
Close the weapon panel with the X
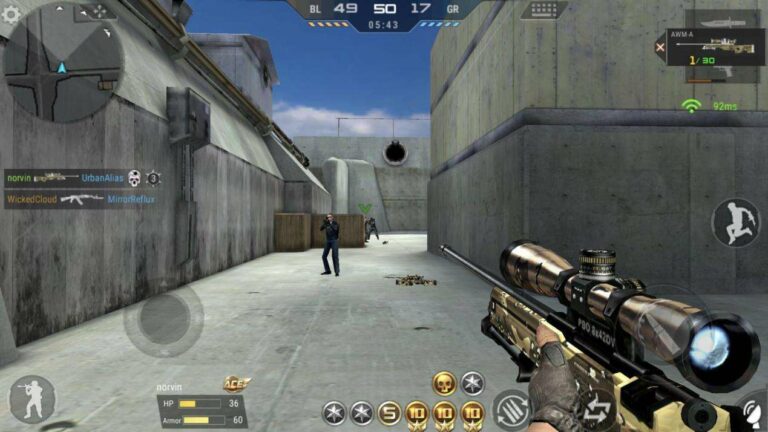coord(660,46)
